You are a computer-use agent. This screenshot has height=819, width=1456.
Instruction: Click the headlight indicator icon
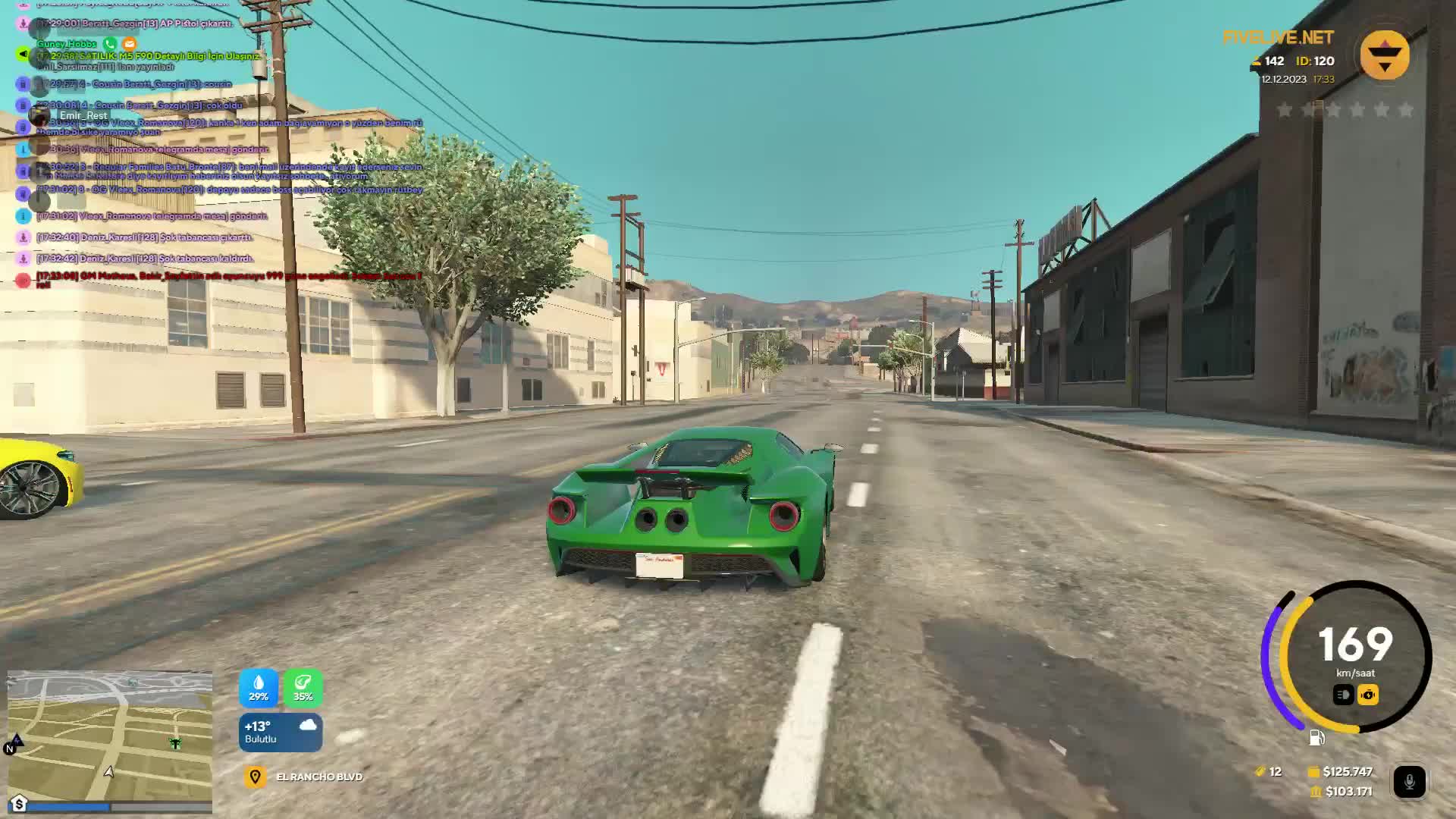1343,695
